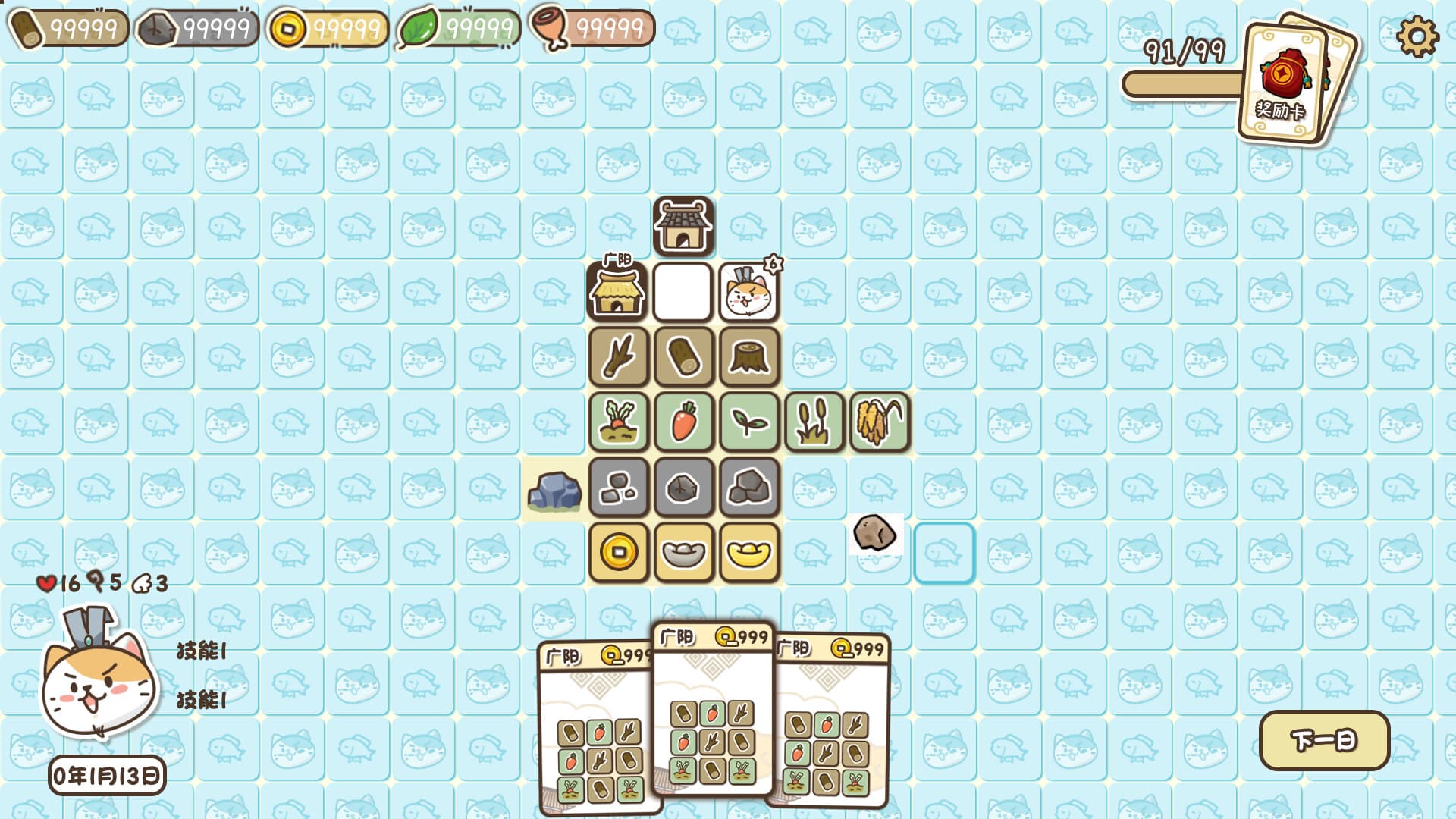
Task: Select the cat general tile marked 6
Action: (748, 292)
